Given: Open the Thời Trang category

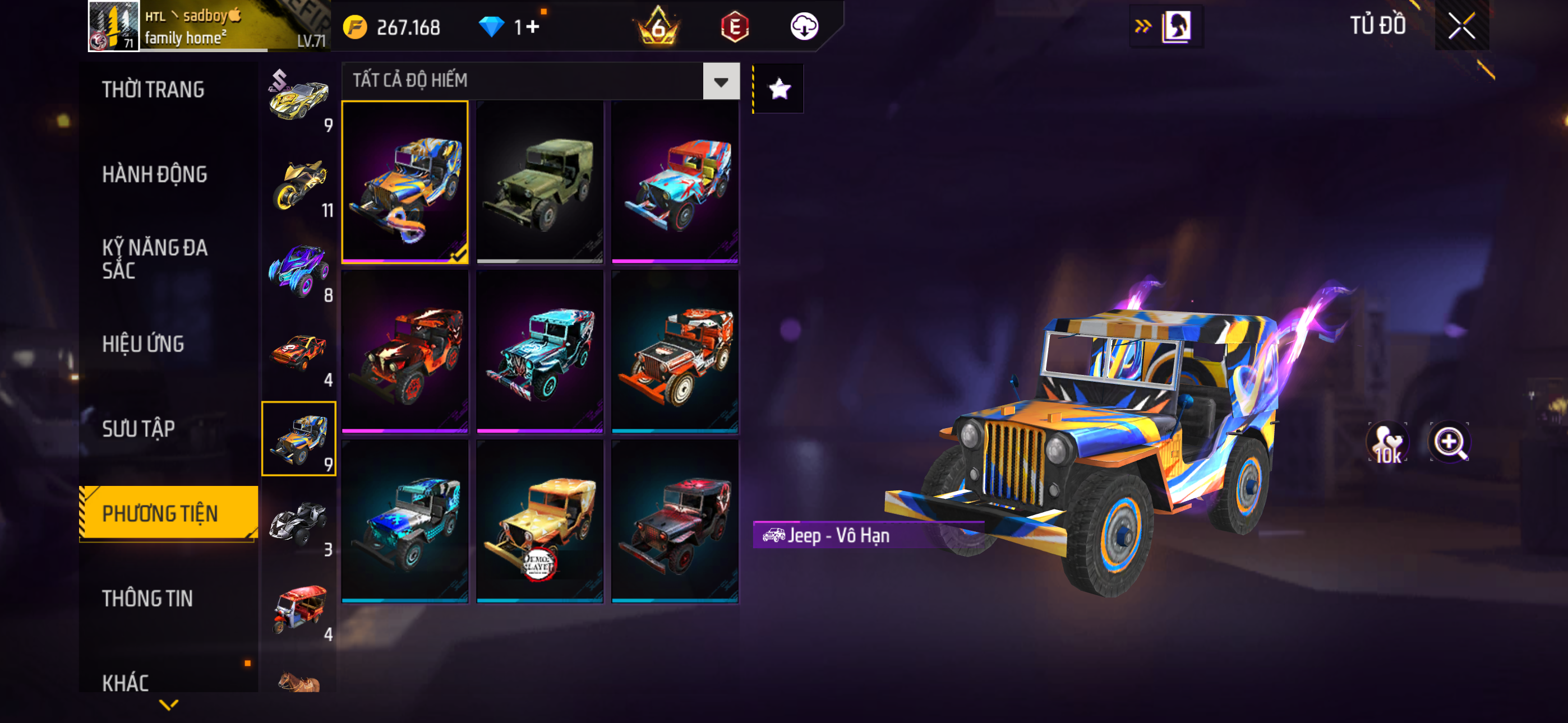Looking at the screenshot, I should tap(154, 90).
